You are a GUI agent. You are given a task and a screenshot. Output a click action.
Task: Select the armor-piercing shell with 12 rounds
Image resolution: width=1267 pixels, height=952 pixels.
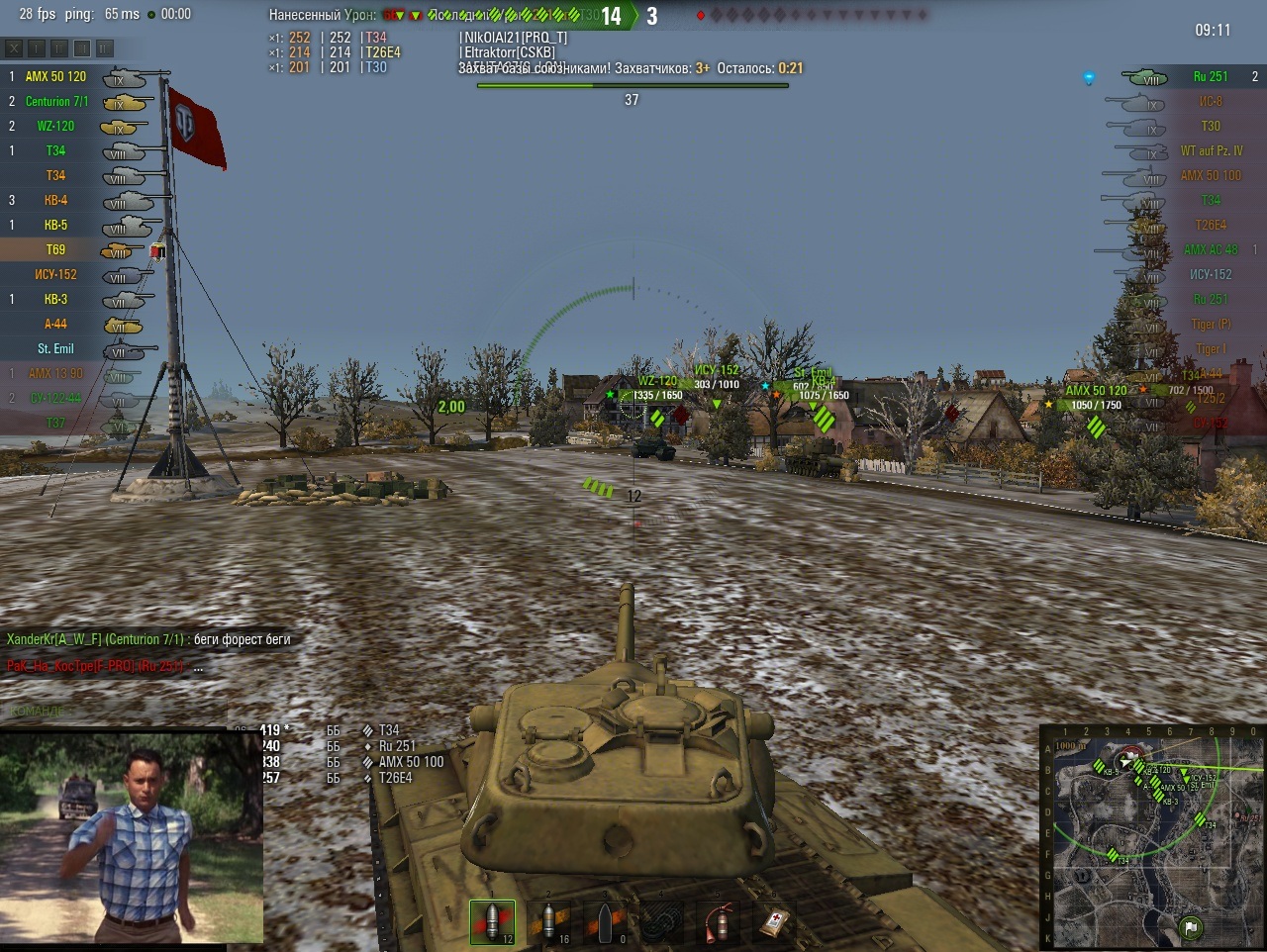pos(492,922)
